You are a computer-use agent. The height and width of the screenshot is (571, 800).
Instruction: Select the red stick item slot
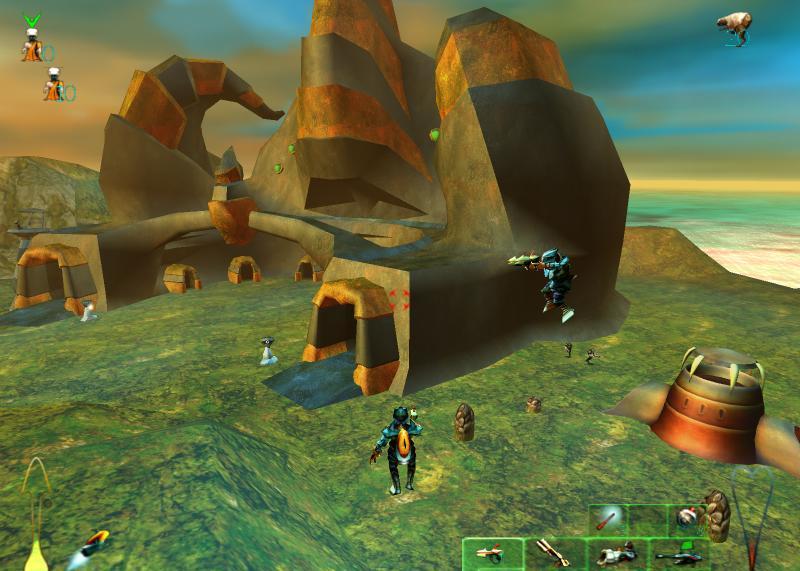point(607,518)
